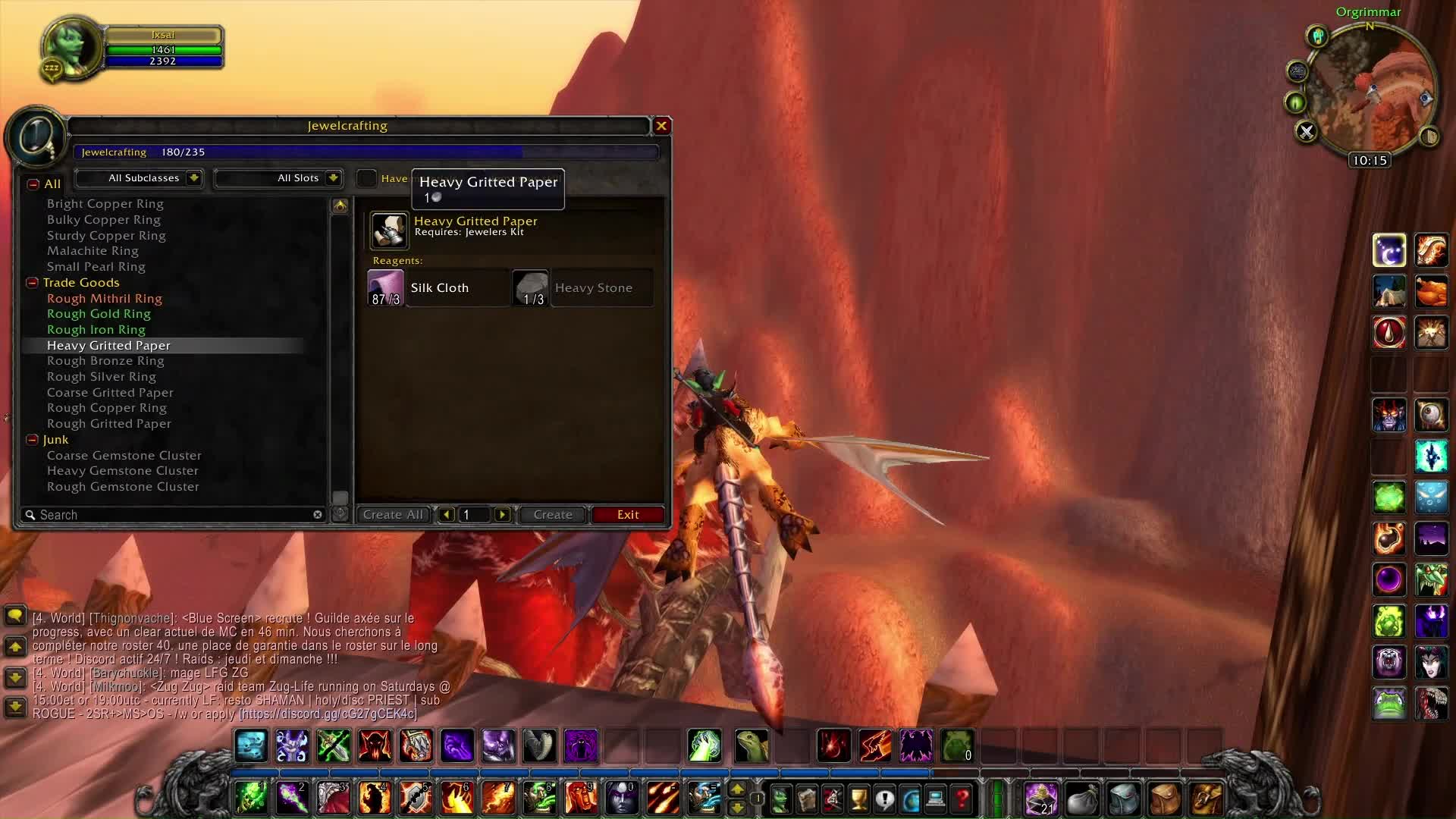Viewport: 1456px width, 819px height.
Task: Exit the tradeskill window
Action: tap(628, 515)
